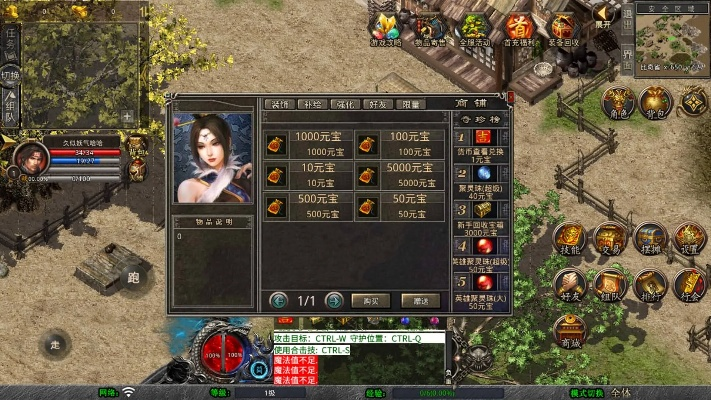Viewport: 711px width, 400px height.
Task: Click the minimap
Action: tap(672, 38)
